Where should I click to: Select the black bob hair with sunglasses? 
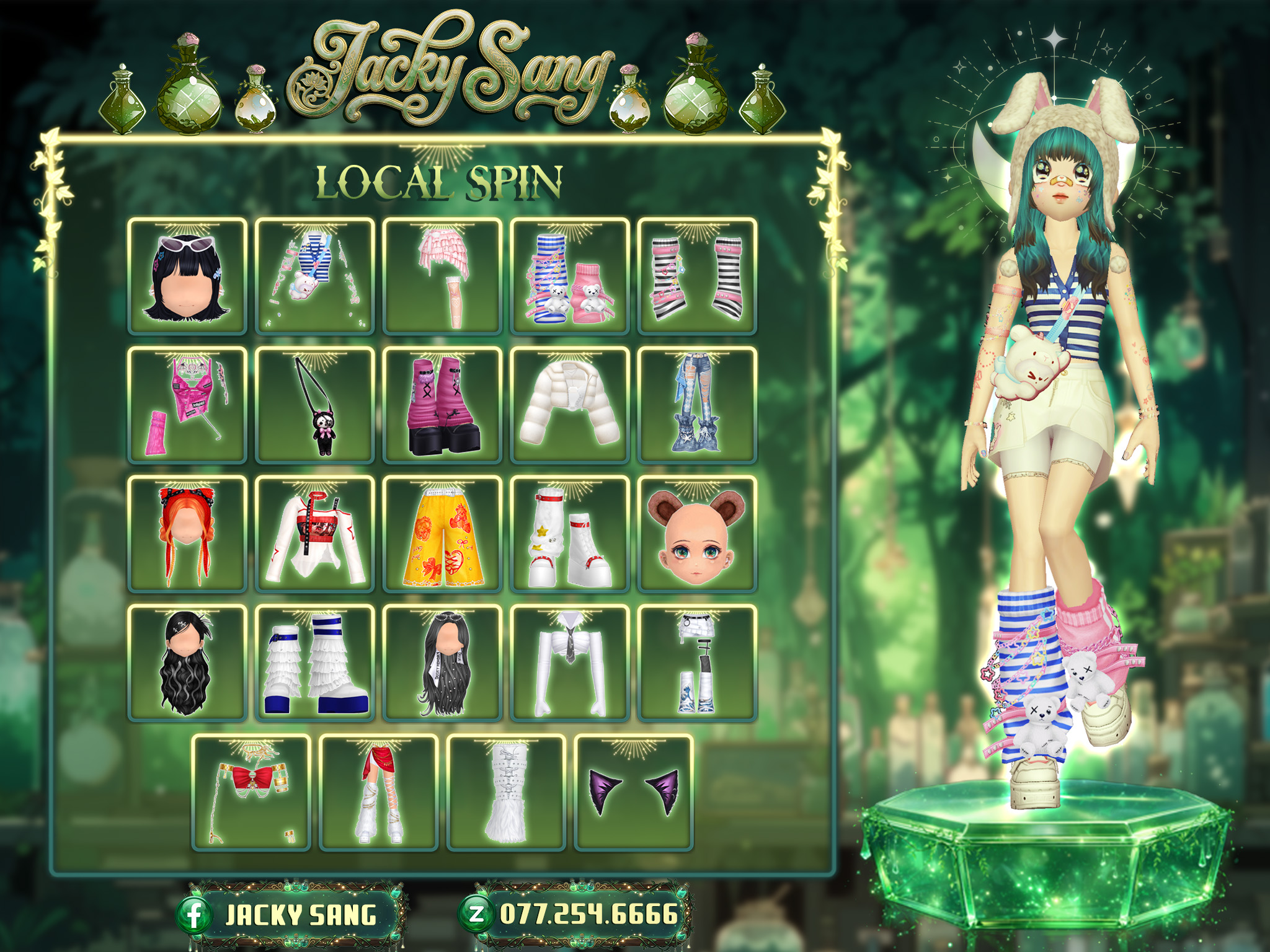(187, 276)
